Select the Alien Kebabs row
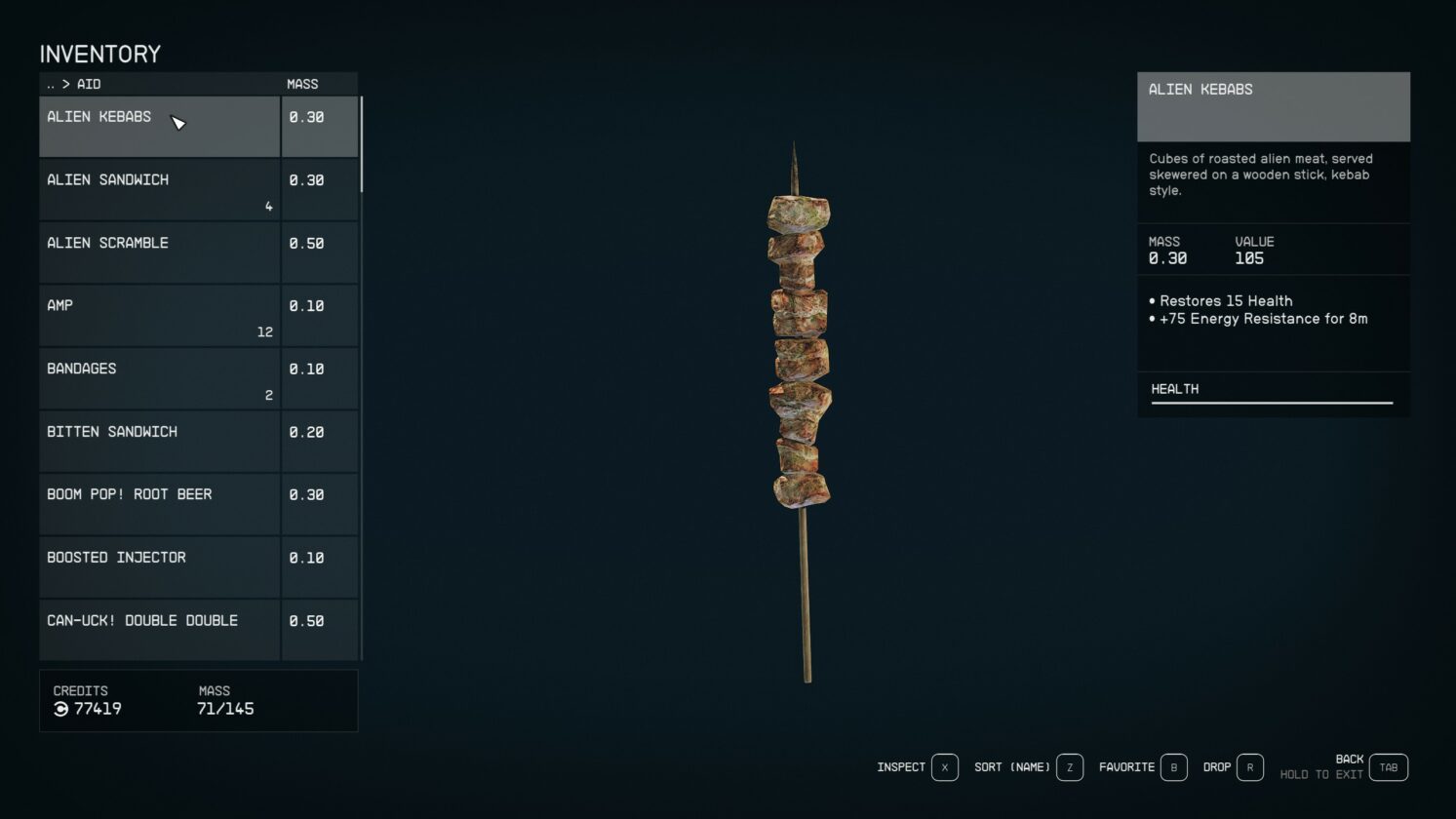1456x819 pixels. pos(159,127)
